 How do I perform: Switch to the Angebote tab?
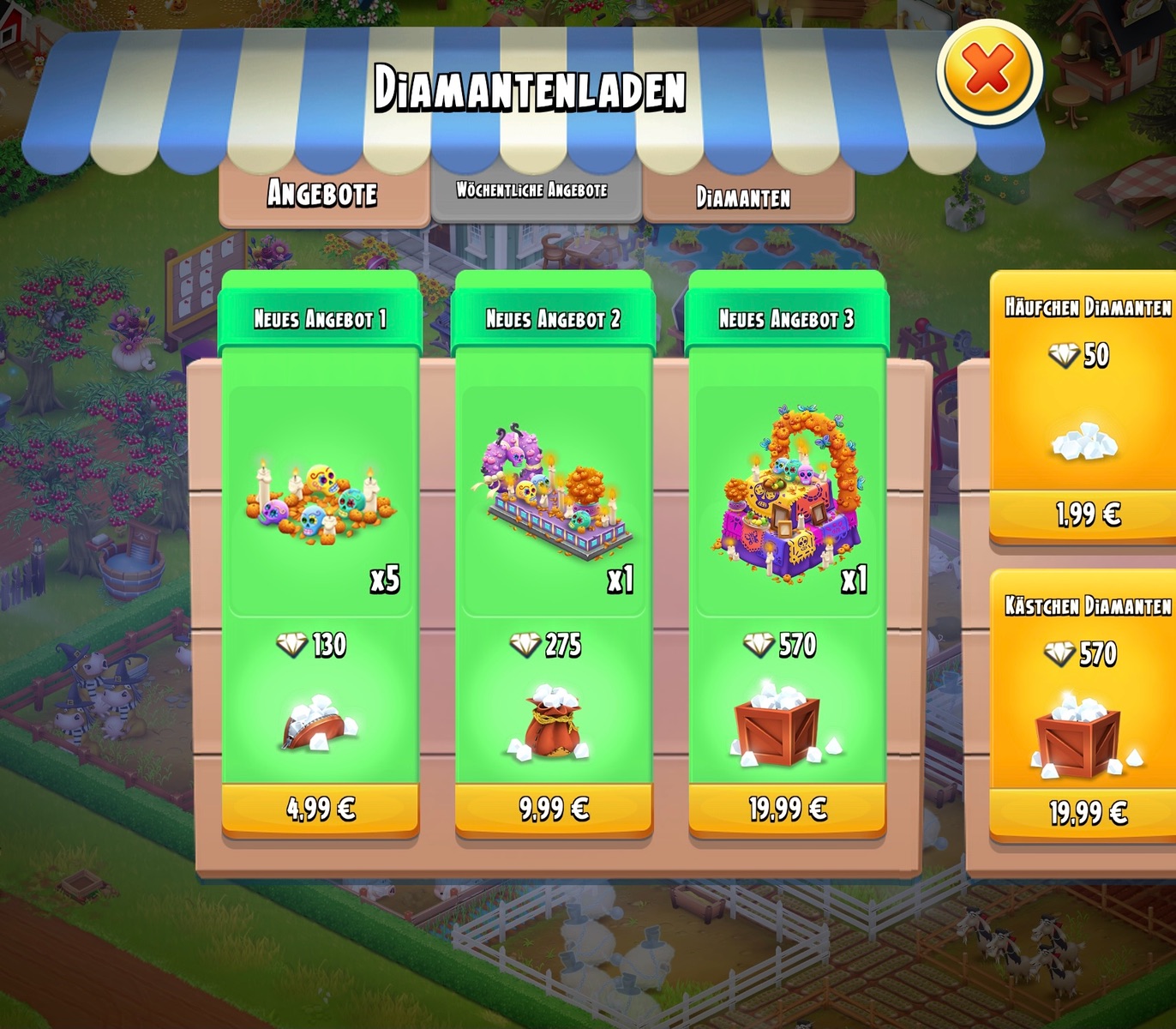point(323,194)
